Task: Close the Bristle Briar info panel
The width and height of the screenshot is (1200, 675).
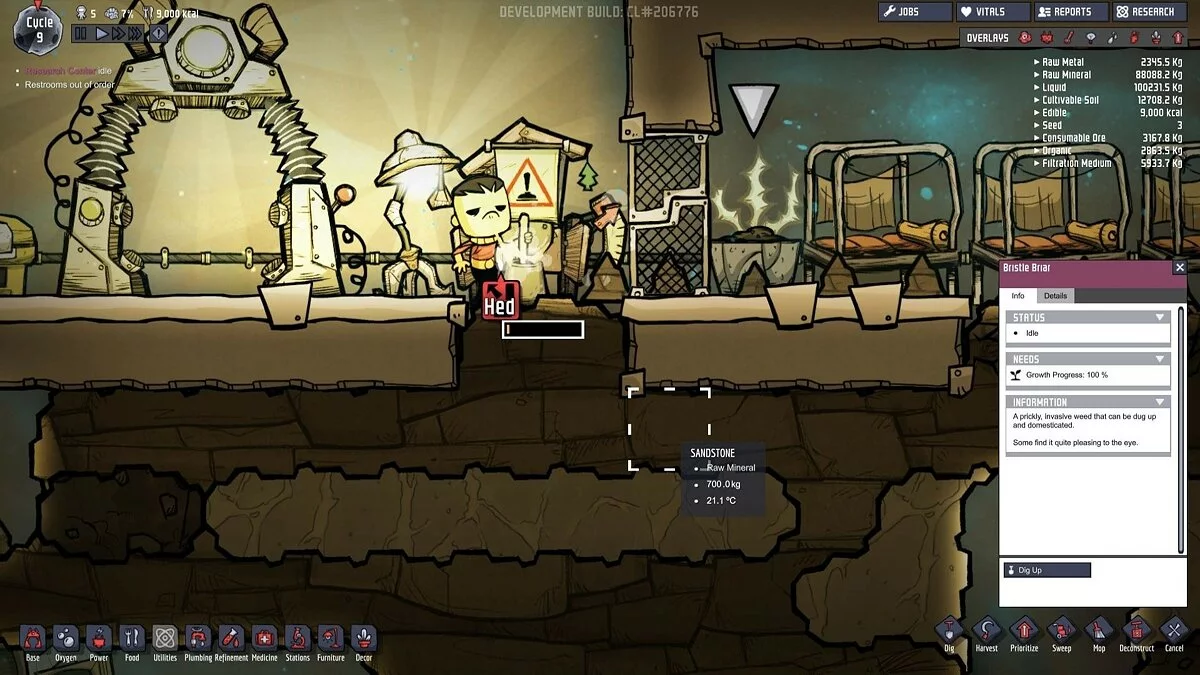Action: (x=1179, y=268)
